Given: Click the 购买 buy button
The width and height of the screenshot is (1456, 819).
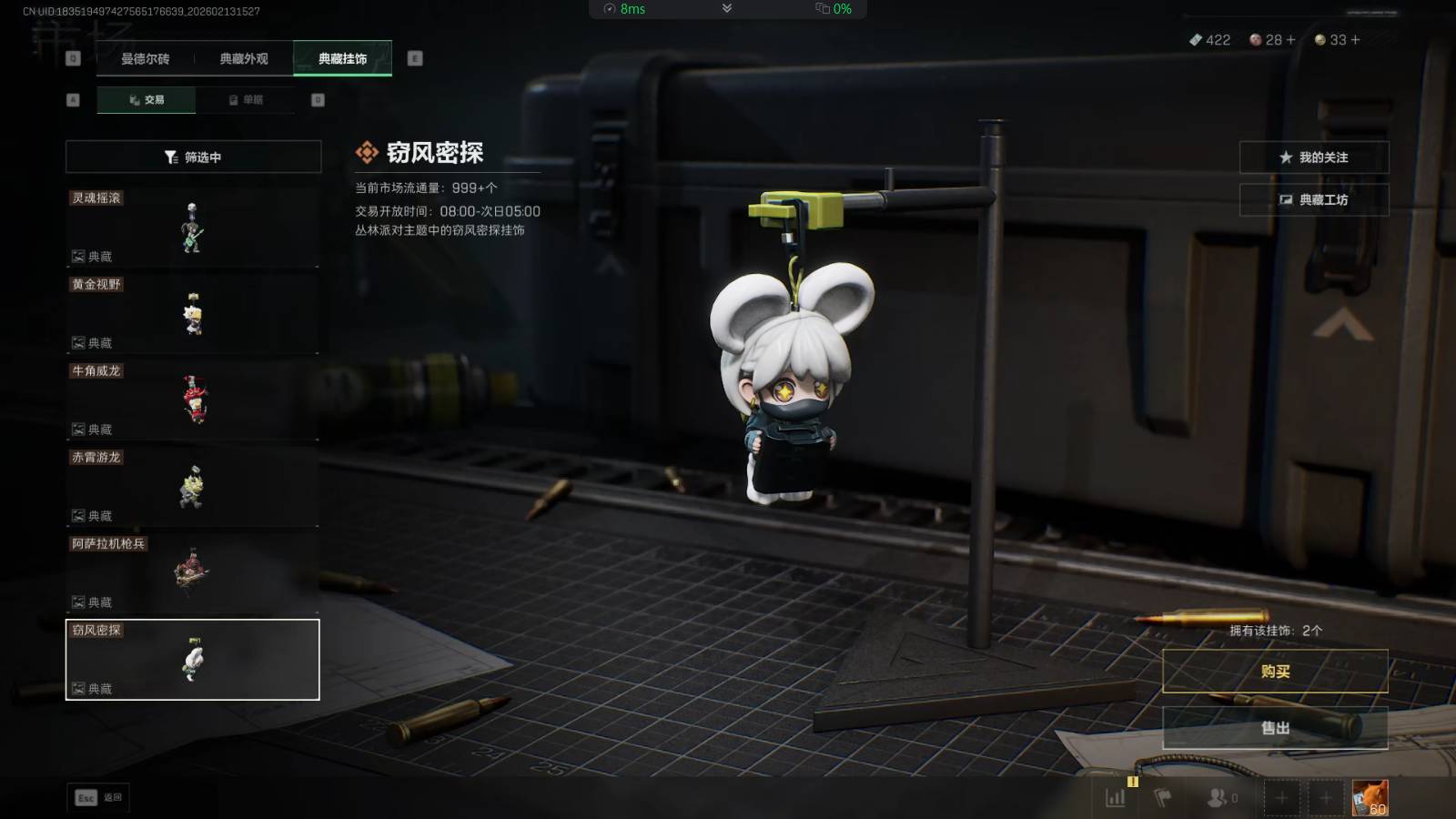Looking at the screenshot, I should (x=1275, y=672).
